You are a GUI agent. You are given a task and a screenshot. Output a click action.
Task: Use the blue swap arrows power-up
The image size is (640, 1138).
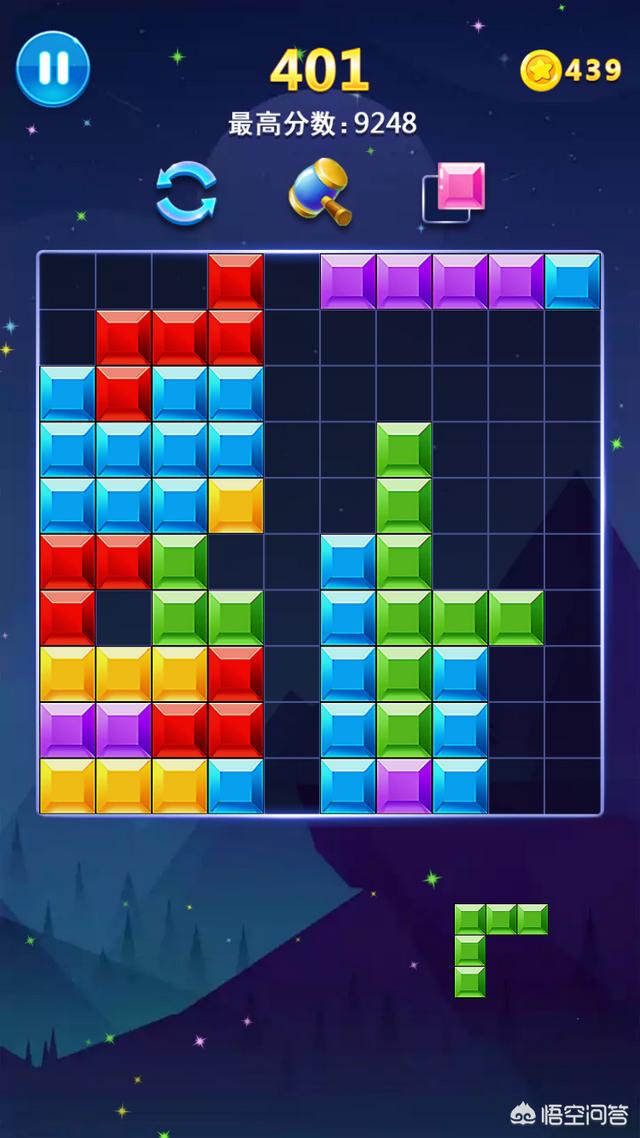pos(186,194)
